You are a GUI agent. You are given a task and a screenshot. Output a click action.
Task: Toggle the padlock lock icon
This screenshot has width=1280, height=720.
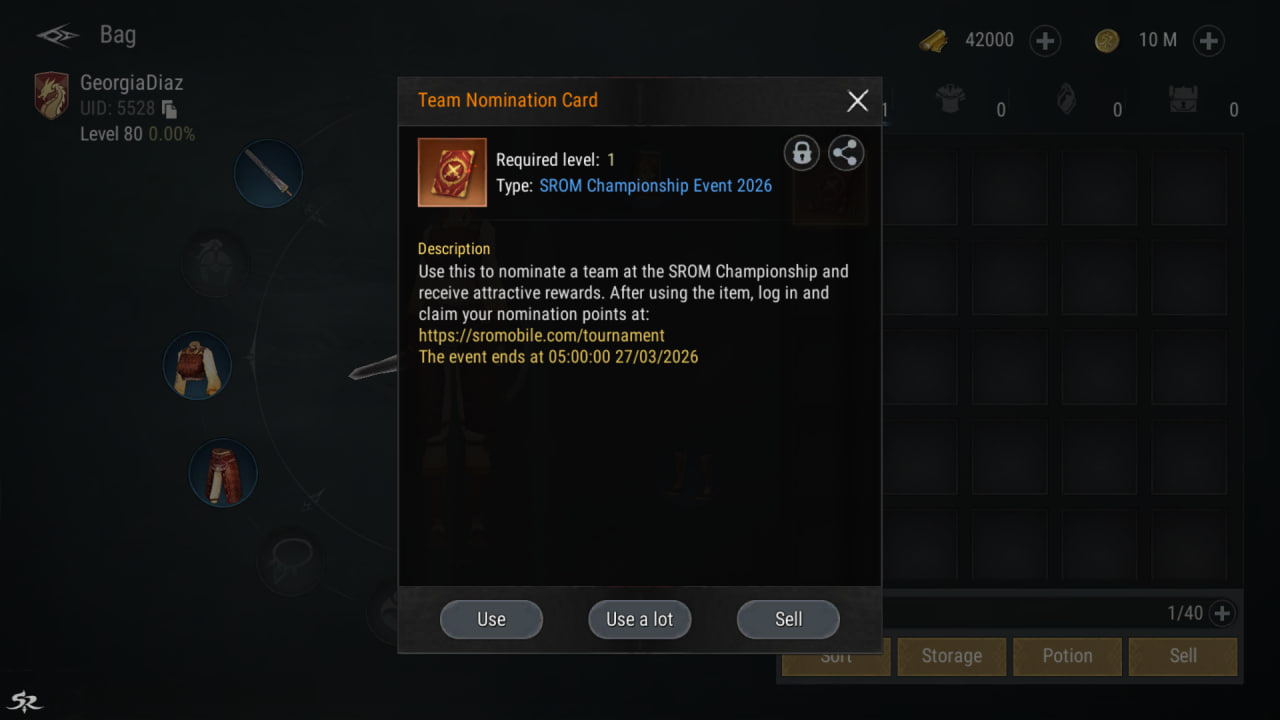tap(801, 153)
